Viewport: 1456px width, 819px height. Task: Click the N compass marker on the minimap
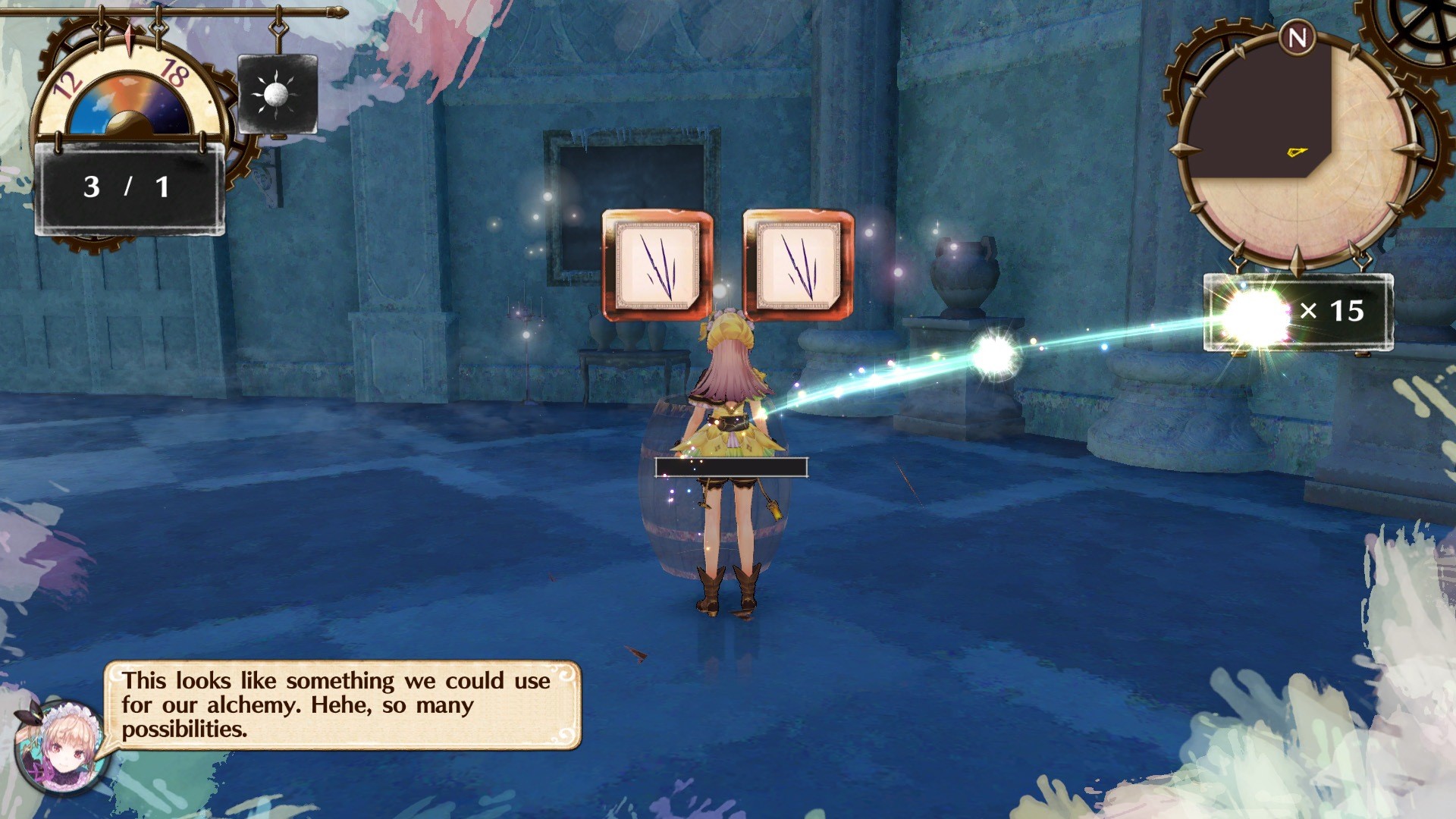tap(1298, 36)
